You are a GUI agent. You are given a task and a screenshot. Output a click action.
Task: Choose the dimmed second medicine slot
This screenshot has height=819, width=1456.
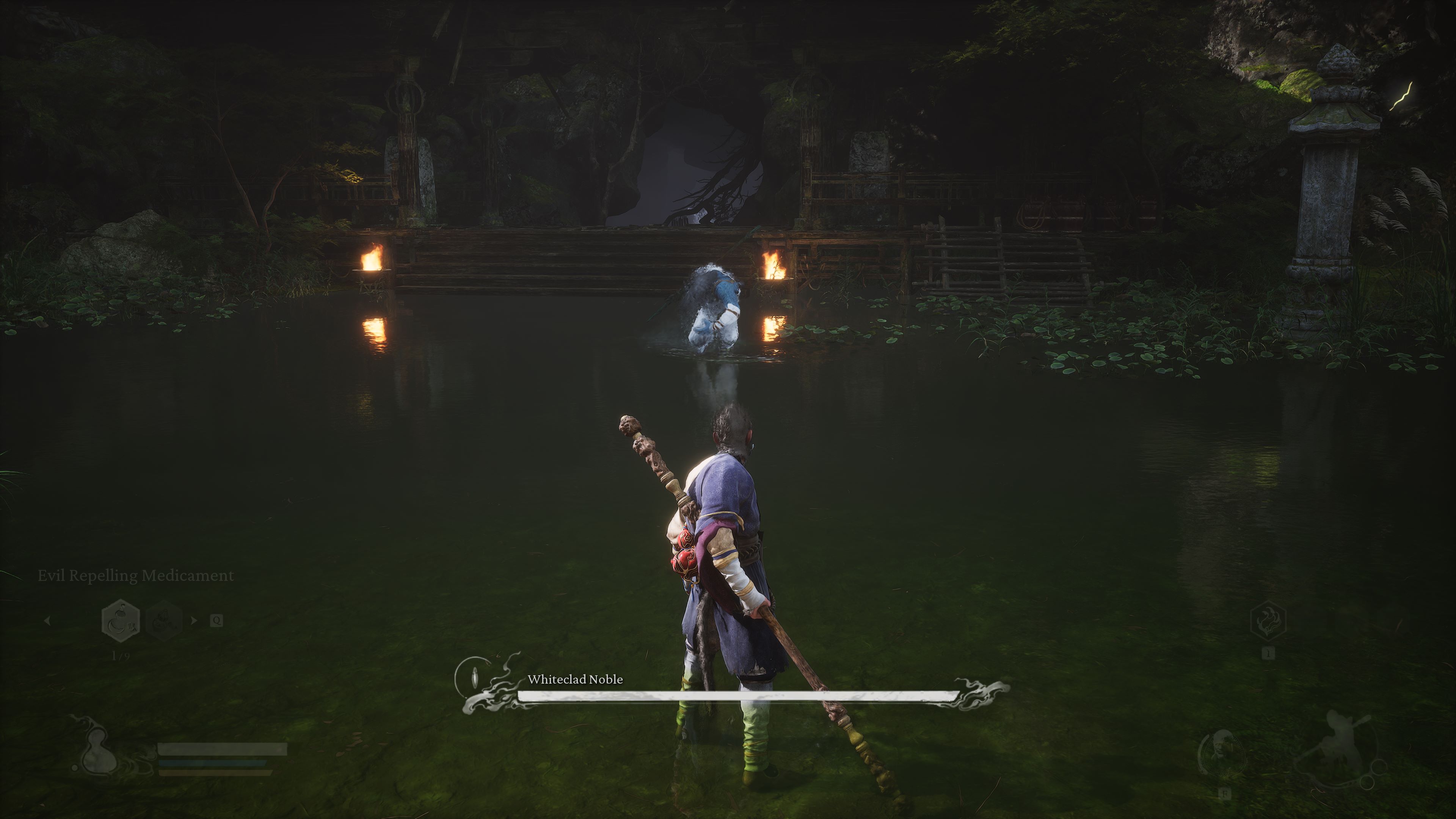164,621
